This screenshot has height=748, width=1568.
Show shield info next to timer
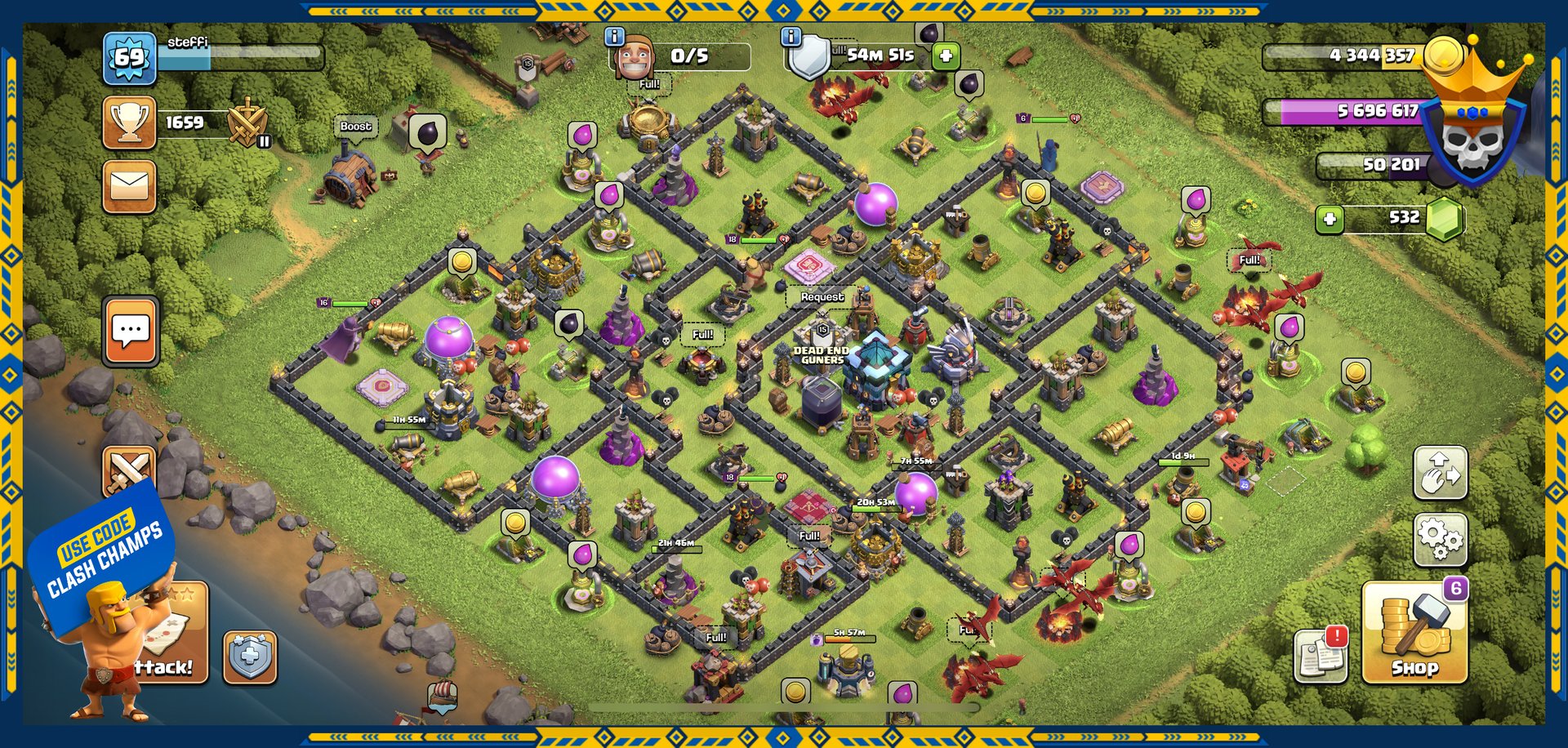pos(791,37)
